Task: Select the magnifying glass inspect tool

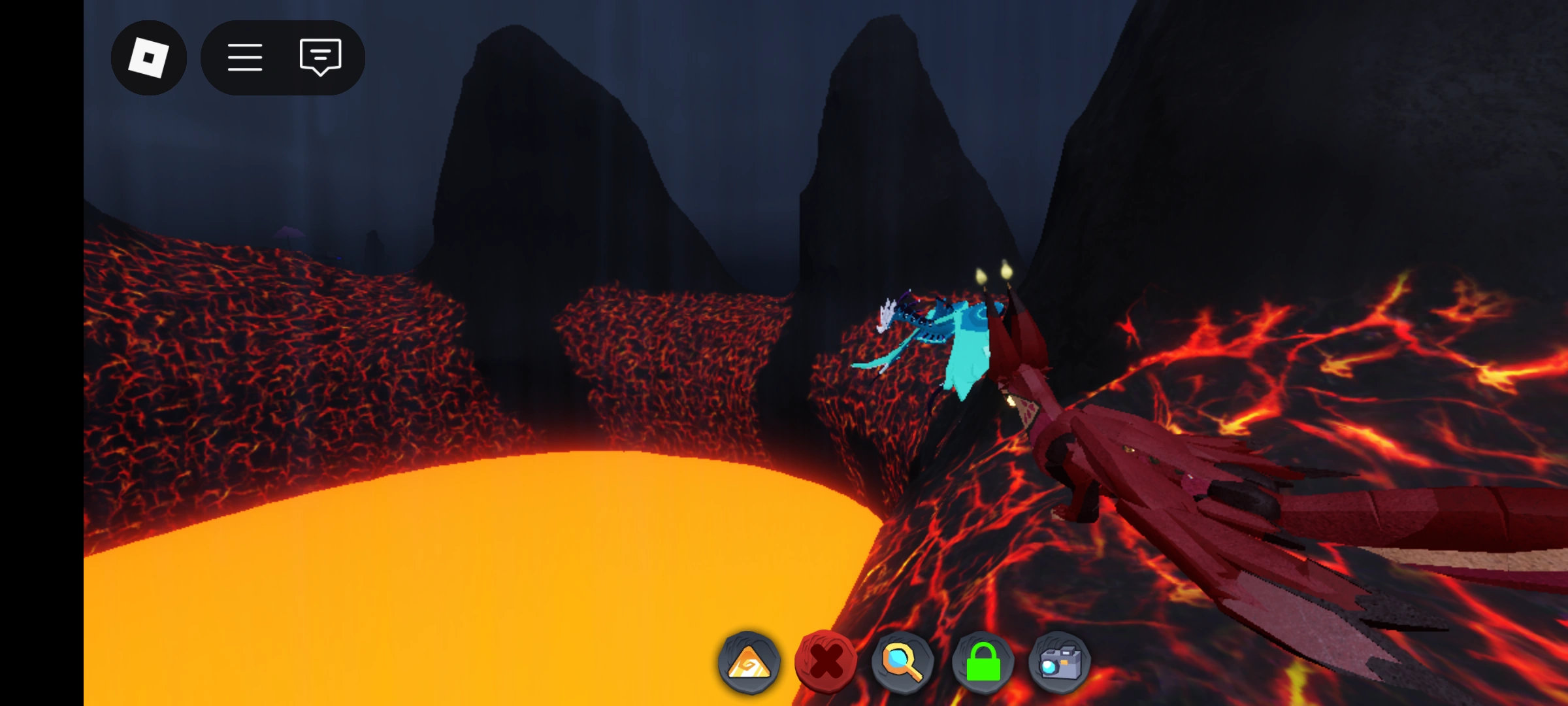Action: 901,663
